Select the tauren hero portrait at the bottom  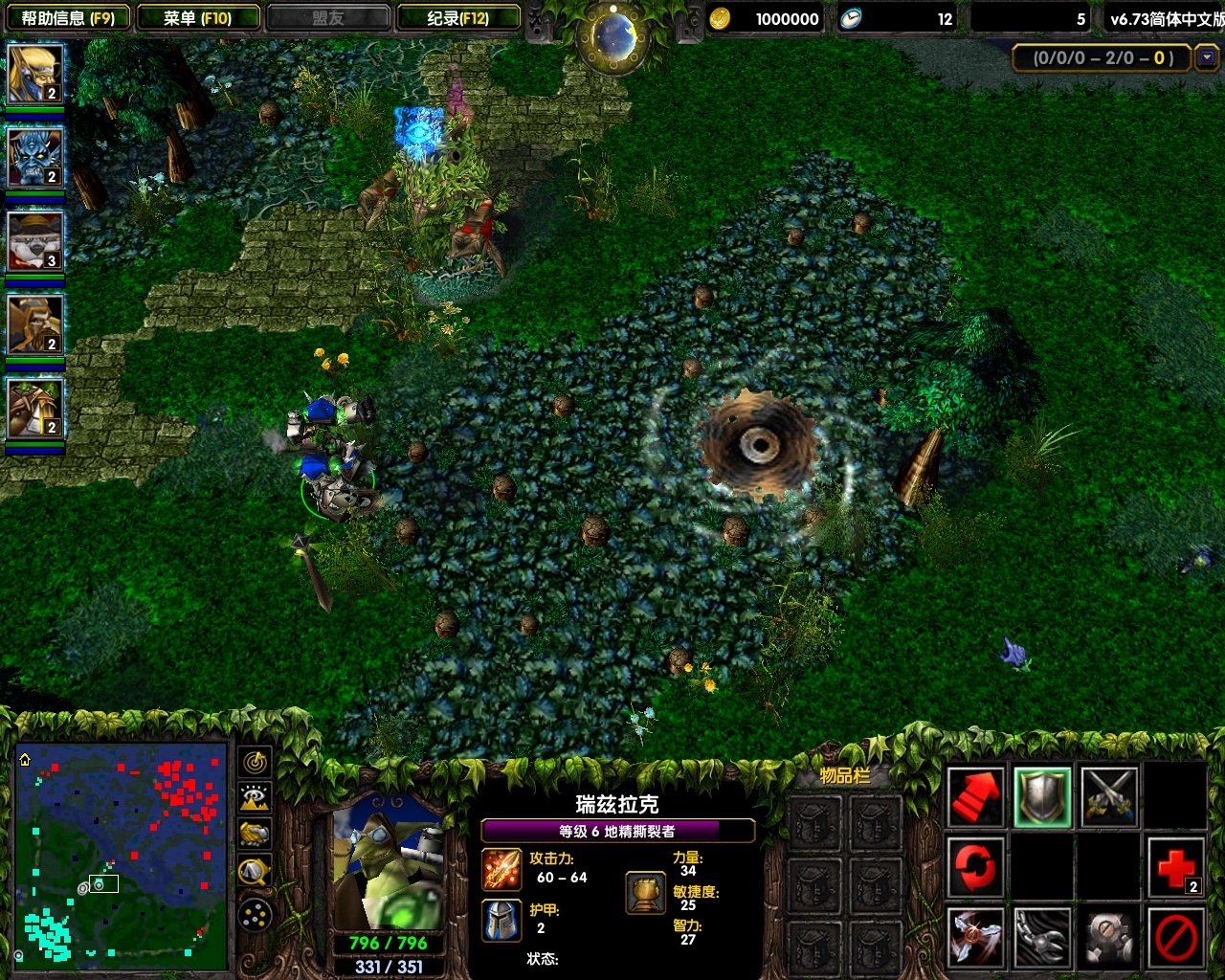pyautogui.click(x=35, y=409)
